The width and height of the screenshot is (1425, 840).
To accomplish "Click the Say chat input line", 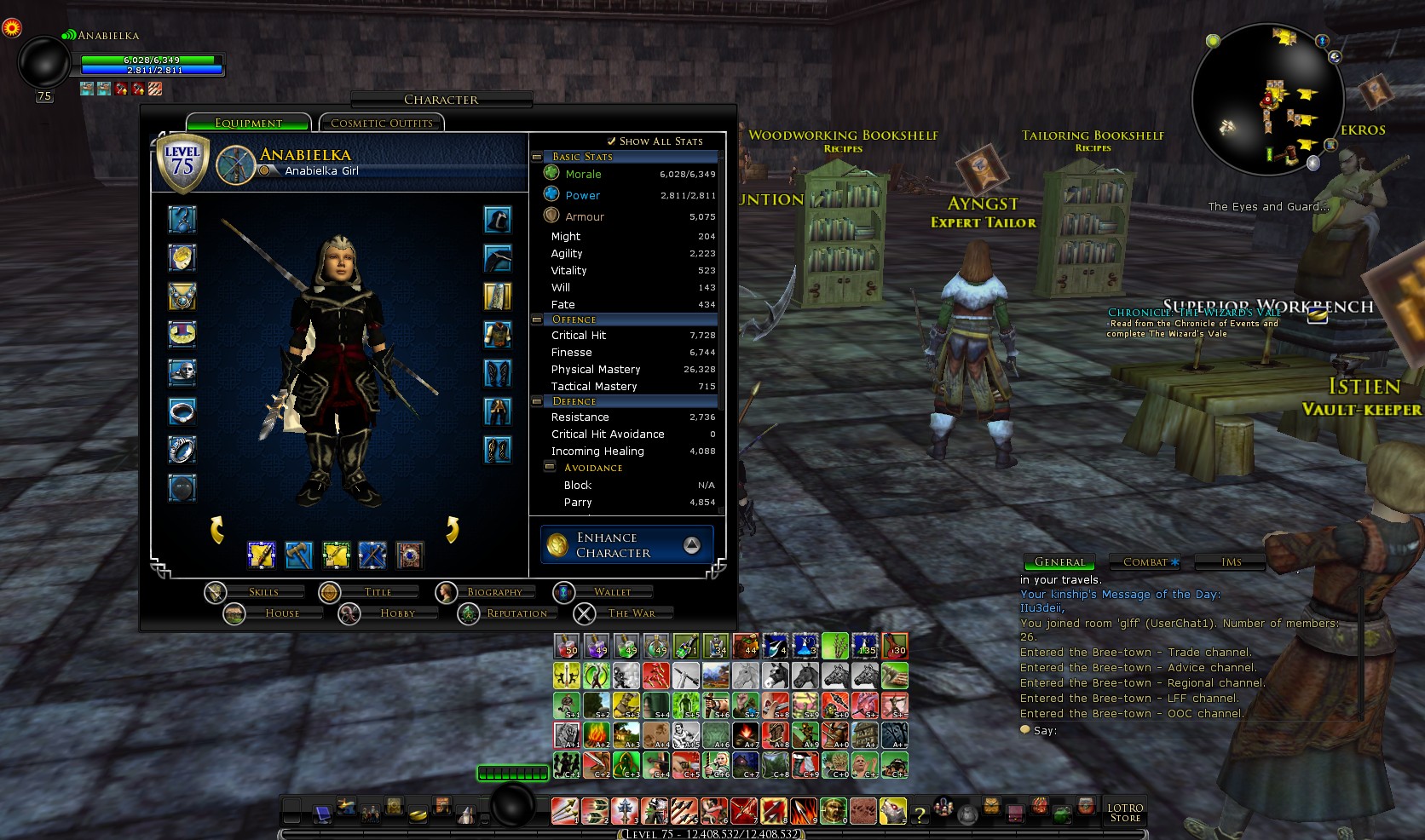I will (x=1176, y=731).
